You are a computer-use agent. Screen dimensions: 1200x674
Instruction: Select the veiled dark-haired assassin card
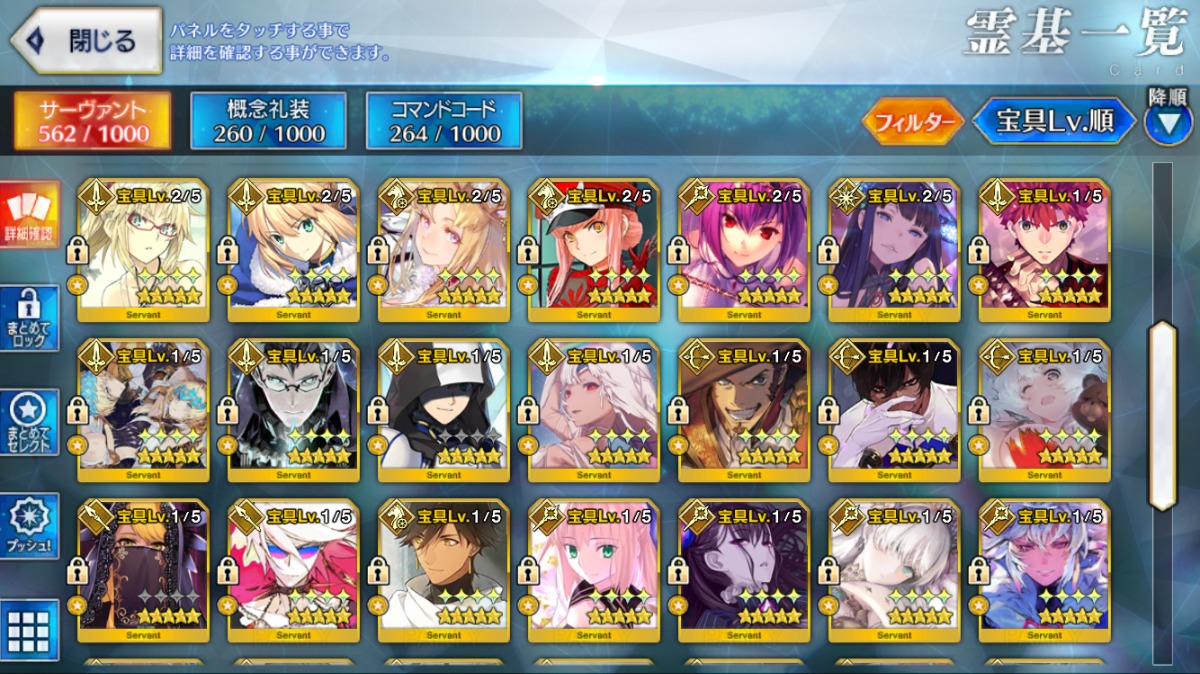pos(143,571)
